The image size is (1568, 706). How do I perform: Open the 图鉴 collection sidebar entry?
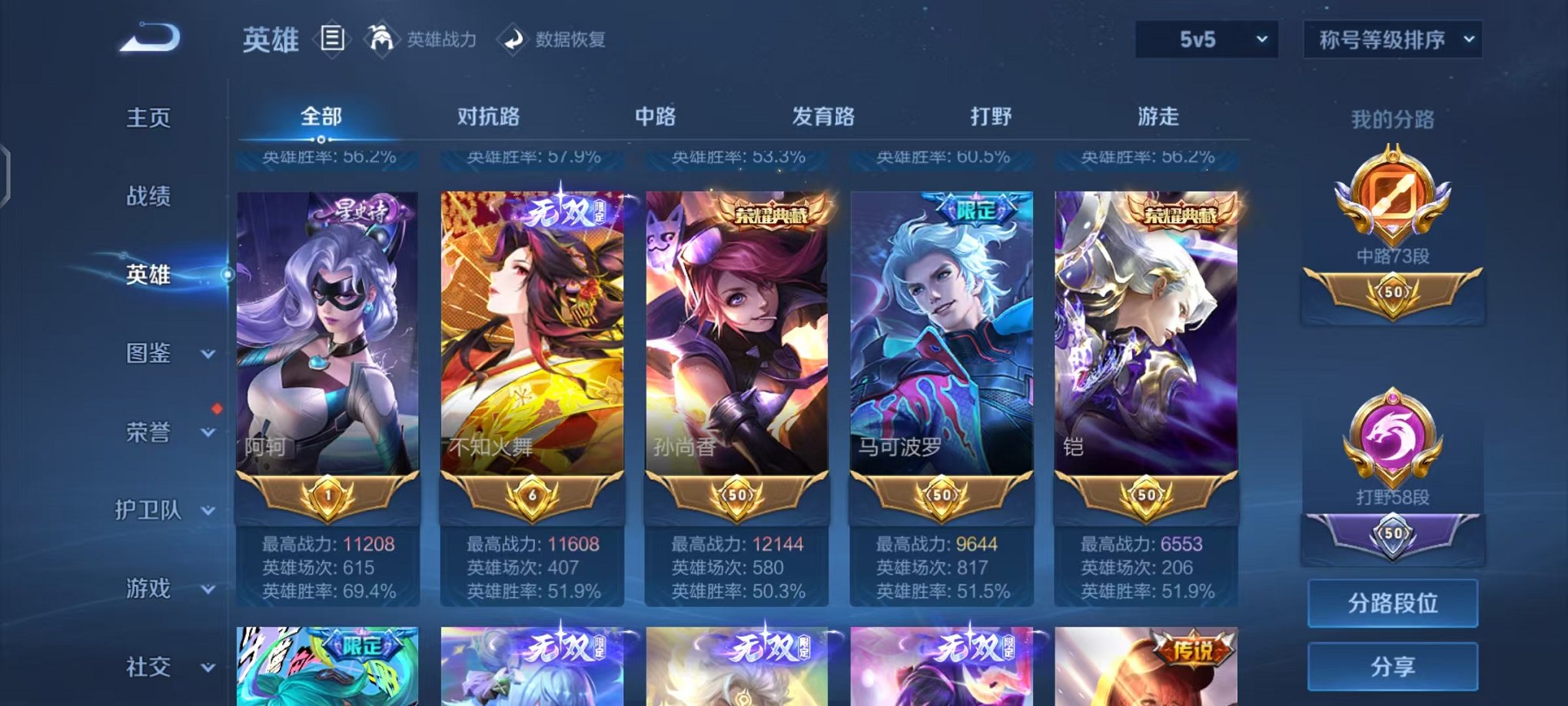coord(149,354)
